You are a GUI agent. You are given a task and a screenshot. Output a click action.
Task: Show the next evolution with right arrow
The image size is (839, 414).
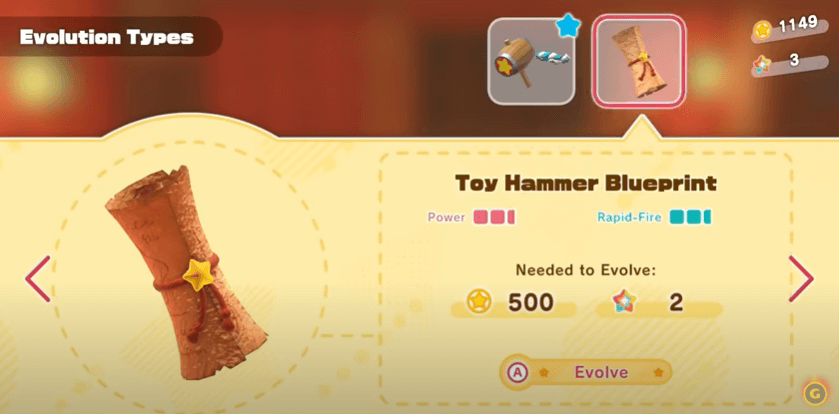801,278
